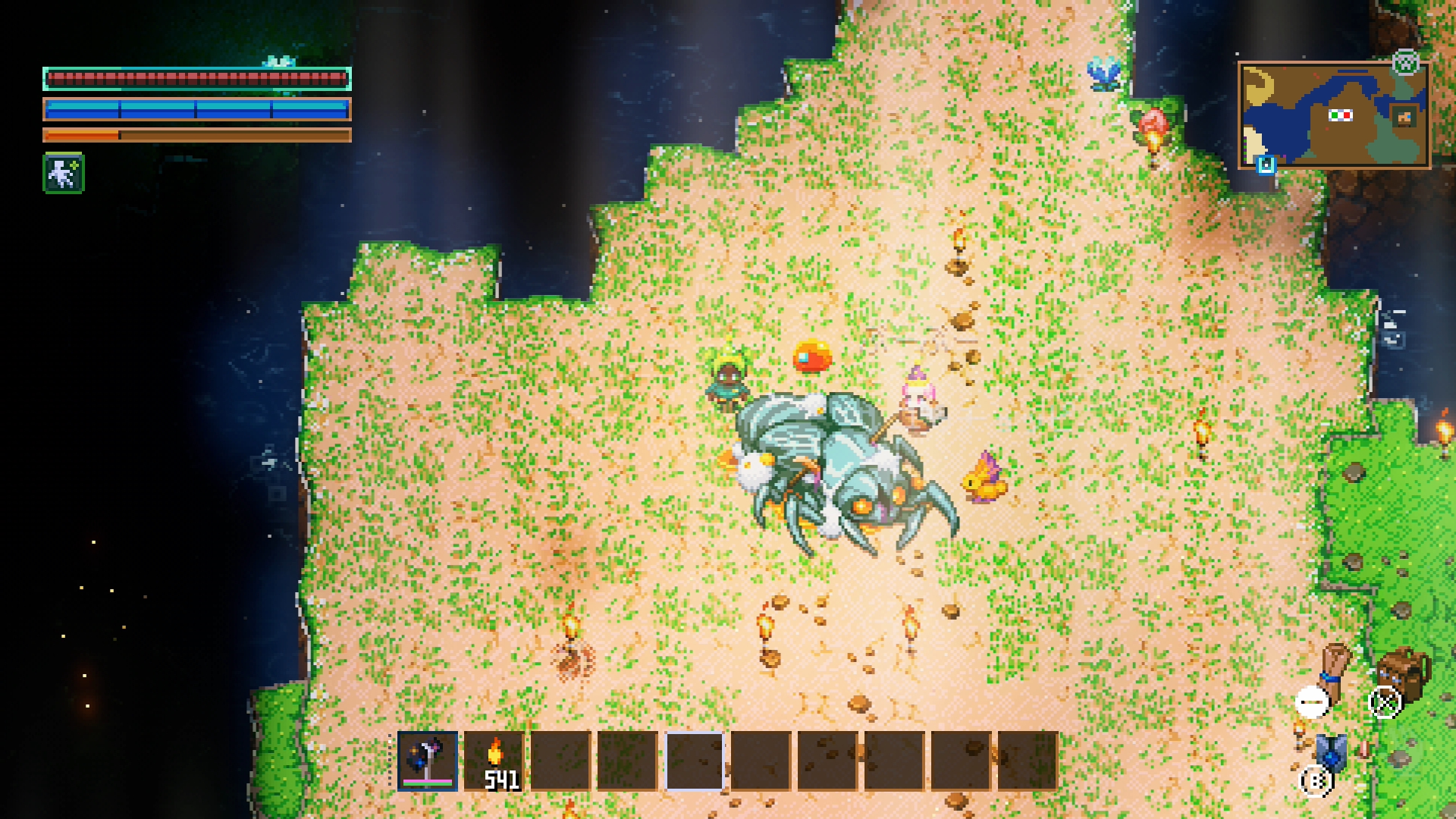This screenshot has height=819, width=1456.
Task: Open the brown backpack inventory
Action: [1403, 673]
